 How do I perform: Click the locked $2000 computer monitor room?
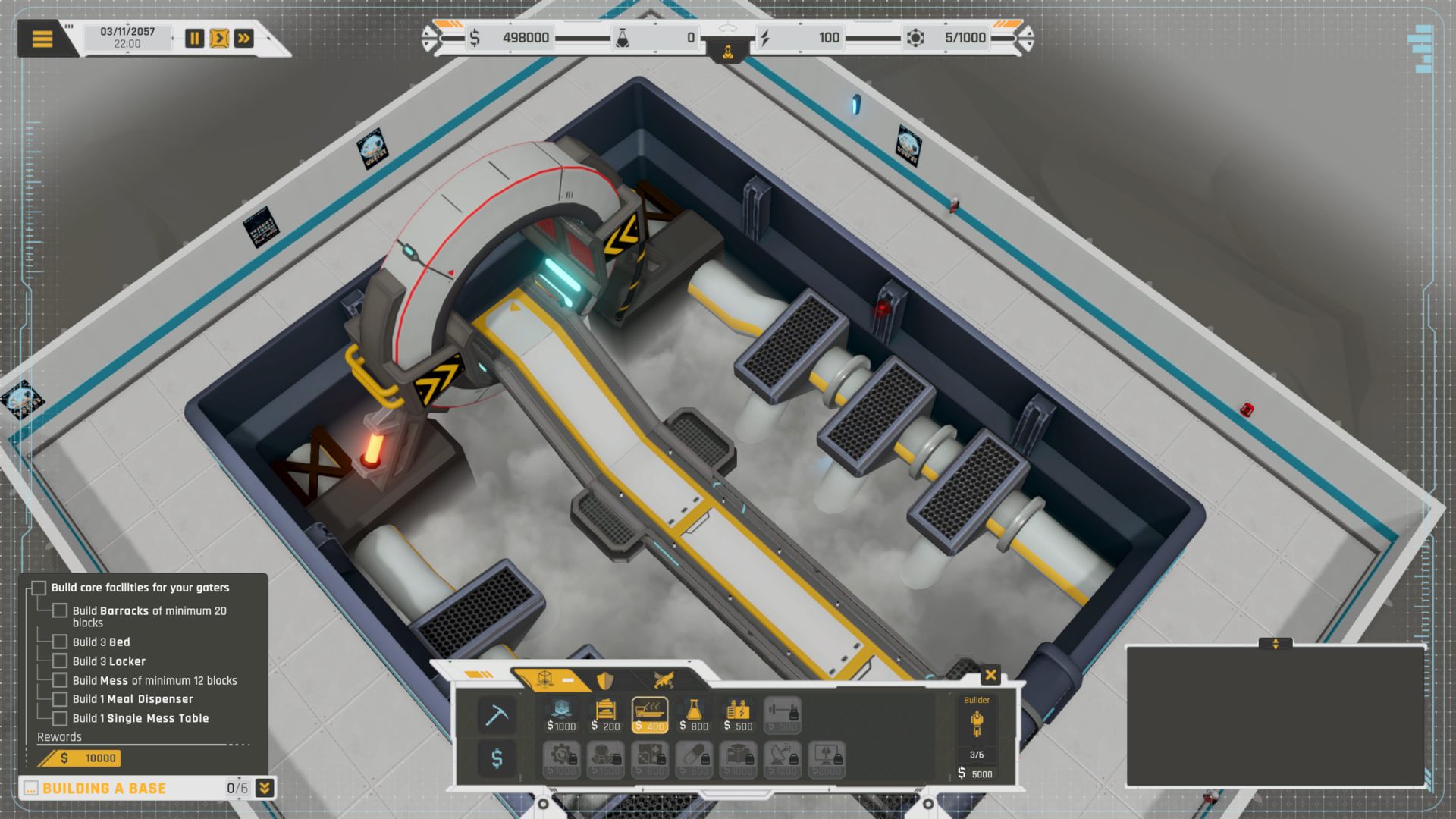pos(827,760)
